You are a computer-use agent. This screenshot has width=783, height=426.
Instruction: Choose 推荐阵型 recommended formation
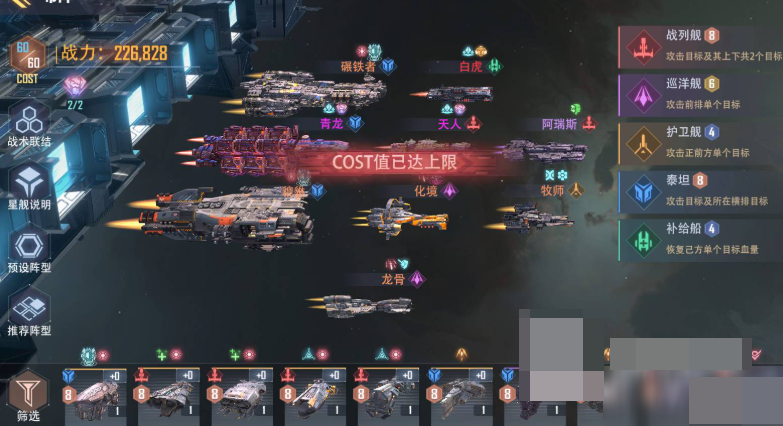point(29,311)
